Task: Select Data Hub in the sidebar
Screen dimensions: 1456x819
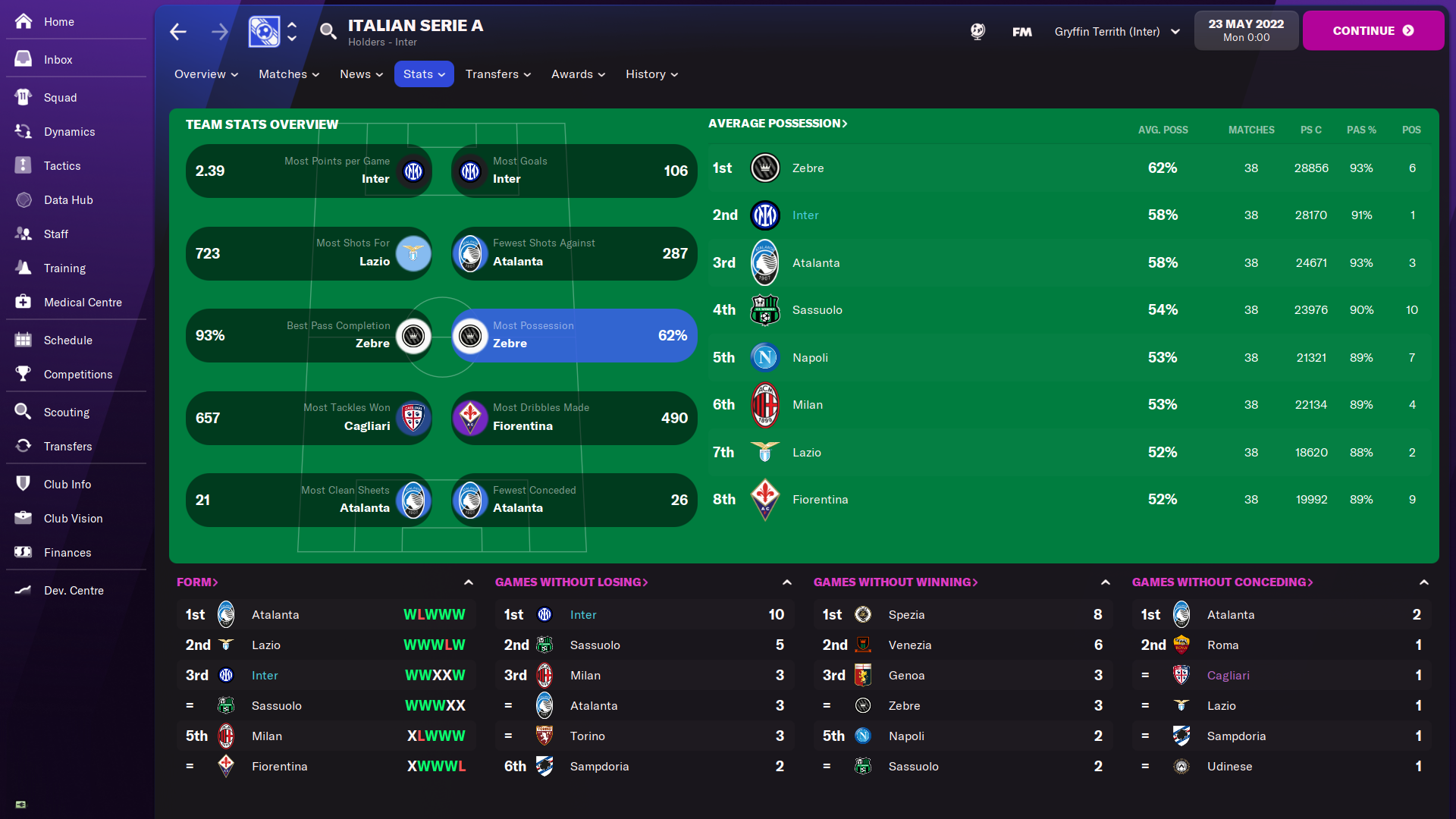Action: 67,200
